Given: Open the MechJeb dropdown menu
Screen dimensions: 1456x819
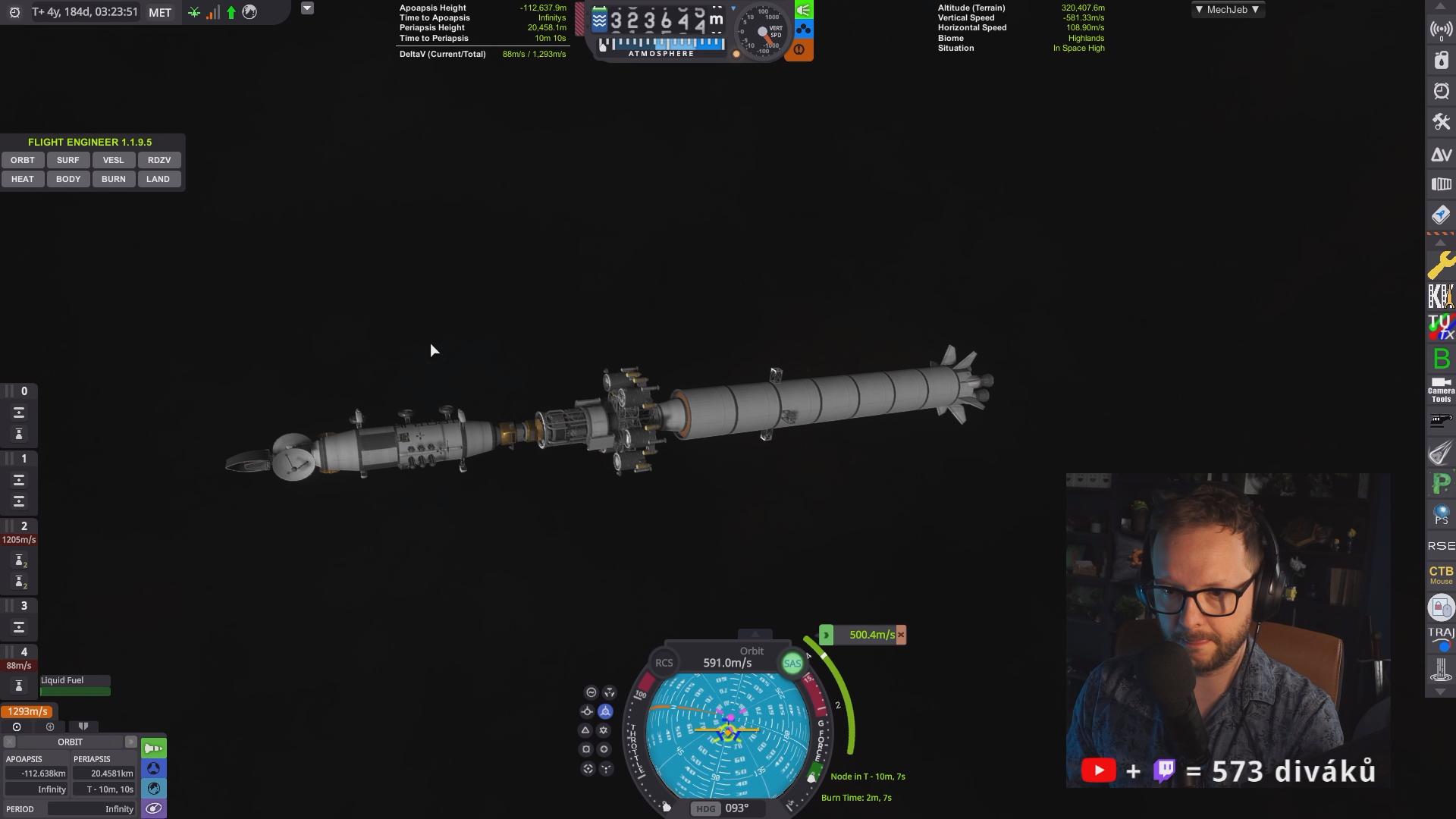Looking at the screenshot, I should (x=1226, y=10).
